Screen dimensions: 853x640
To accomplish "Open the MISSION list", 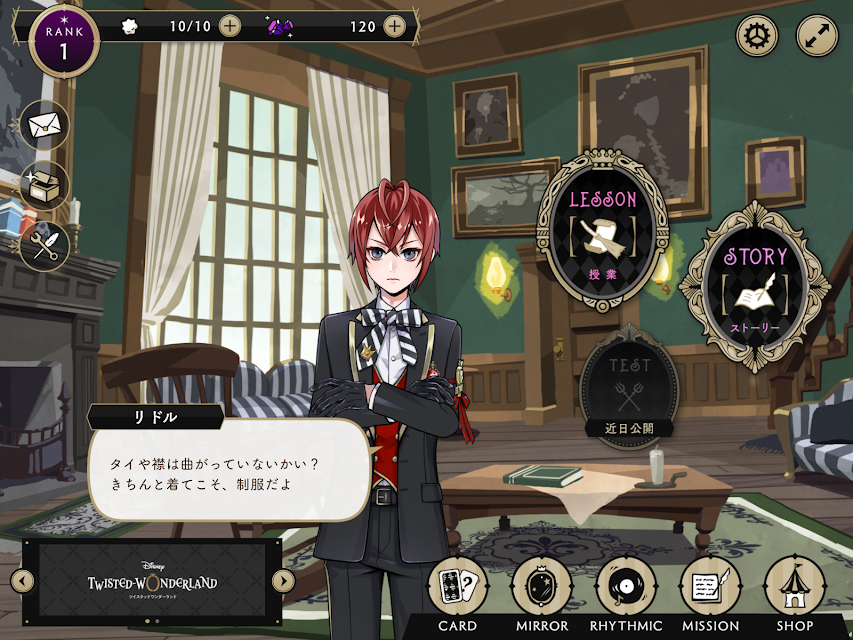I will [710, 588].
